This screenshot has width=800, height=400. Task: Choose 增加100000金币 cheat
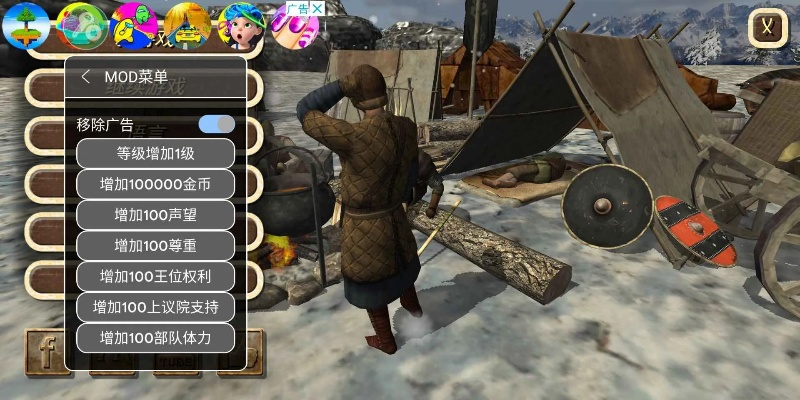155,184
